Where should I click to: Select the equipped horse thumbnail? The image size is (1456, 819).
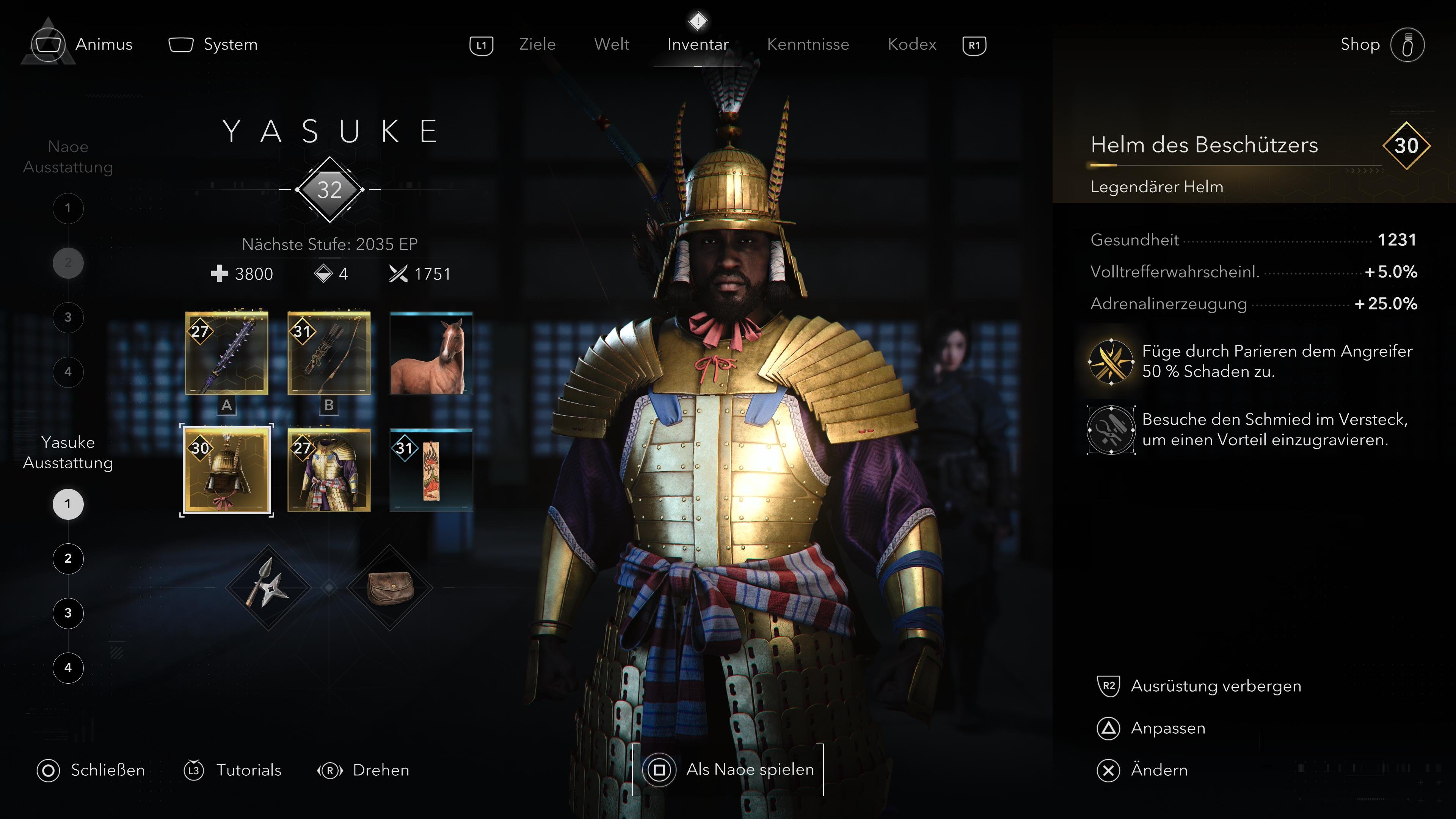click(431, 353)
